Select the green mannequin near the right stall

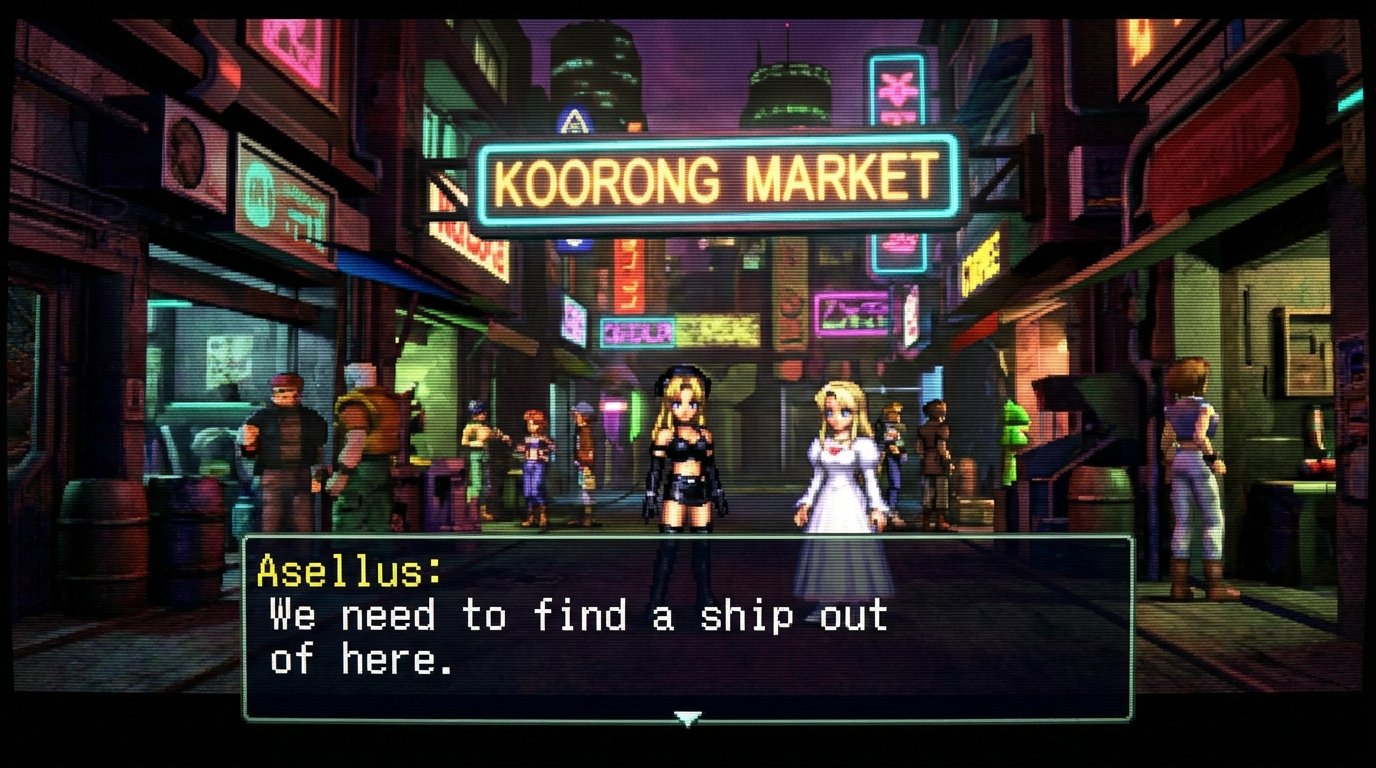[x=1013, y=440]
